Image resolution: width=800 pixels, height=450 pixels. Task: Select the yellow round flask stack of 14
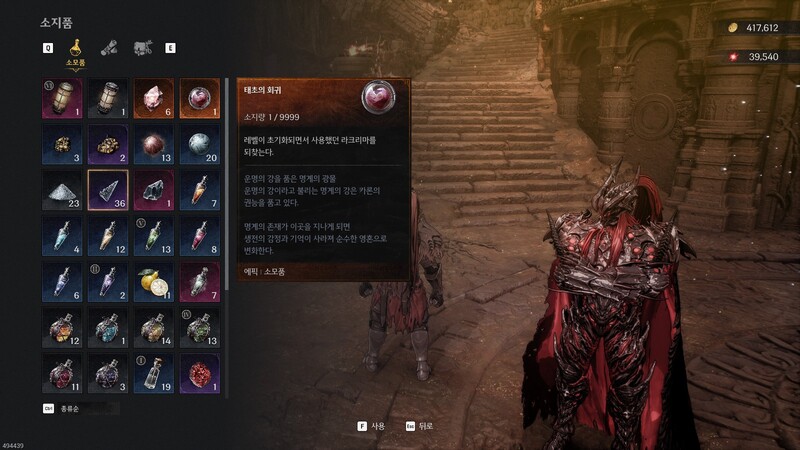pyautogui.click(x=153, y=326)
